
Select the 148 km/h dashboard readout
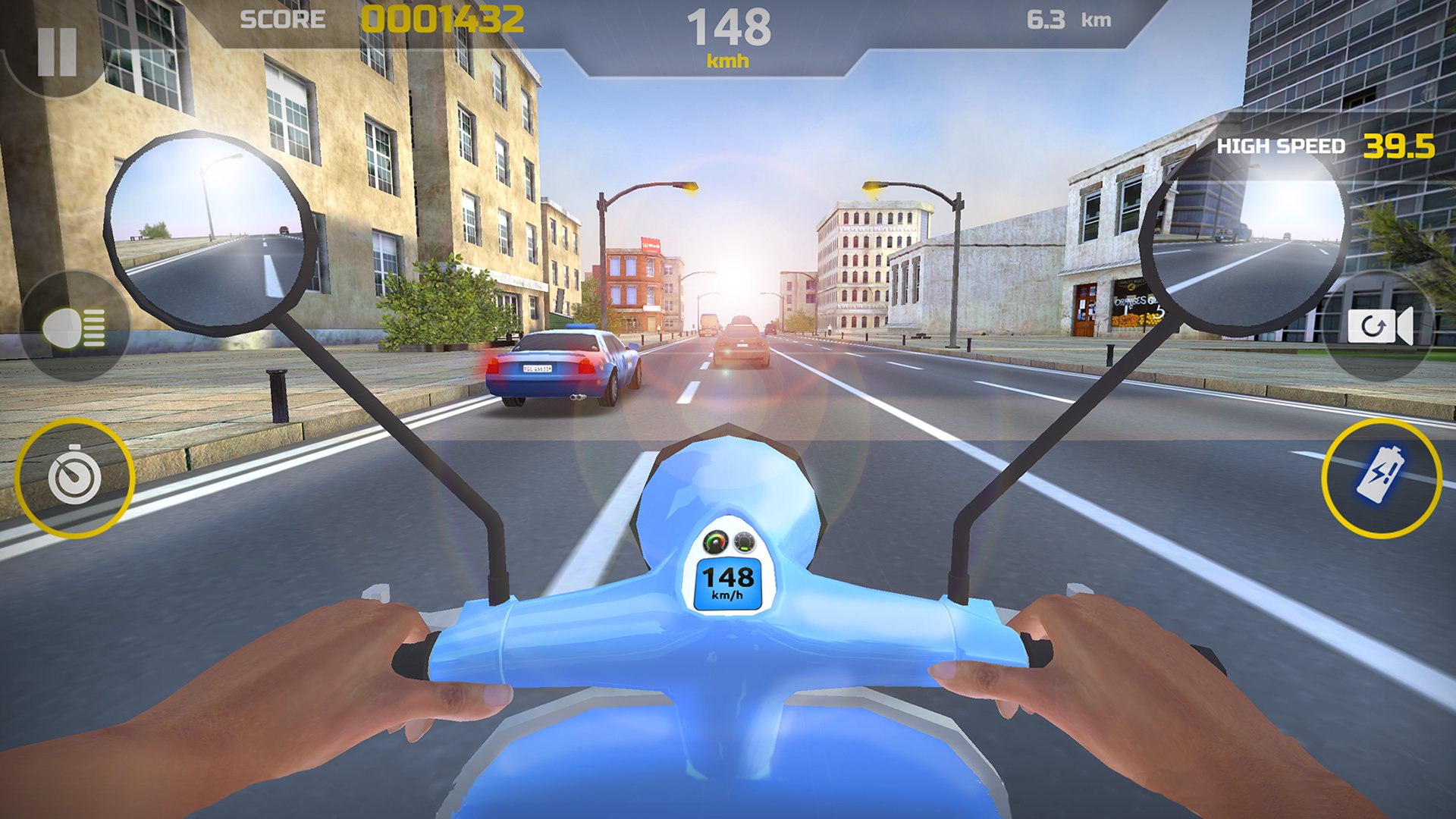coord(728,584)
